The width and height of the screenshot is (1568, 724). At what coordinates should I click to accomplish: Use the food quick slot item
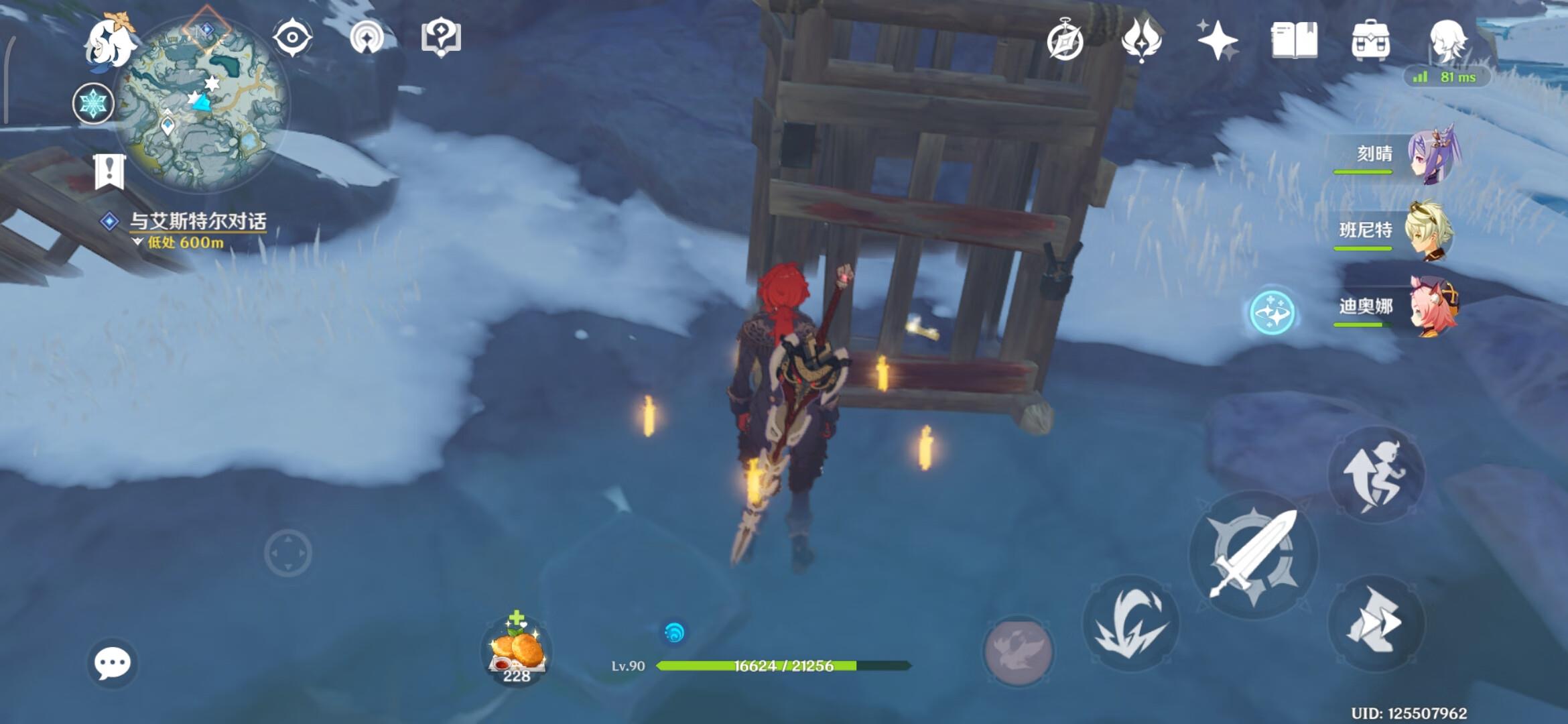click(x=517, y=649)
